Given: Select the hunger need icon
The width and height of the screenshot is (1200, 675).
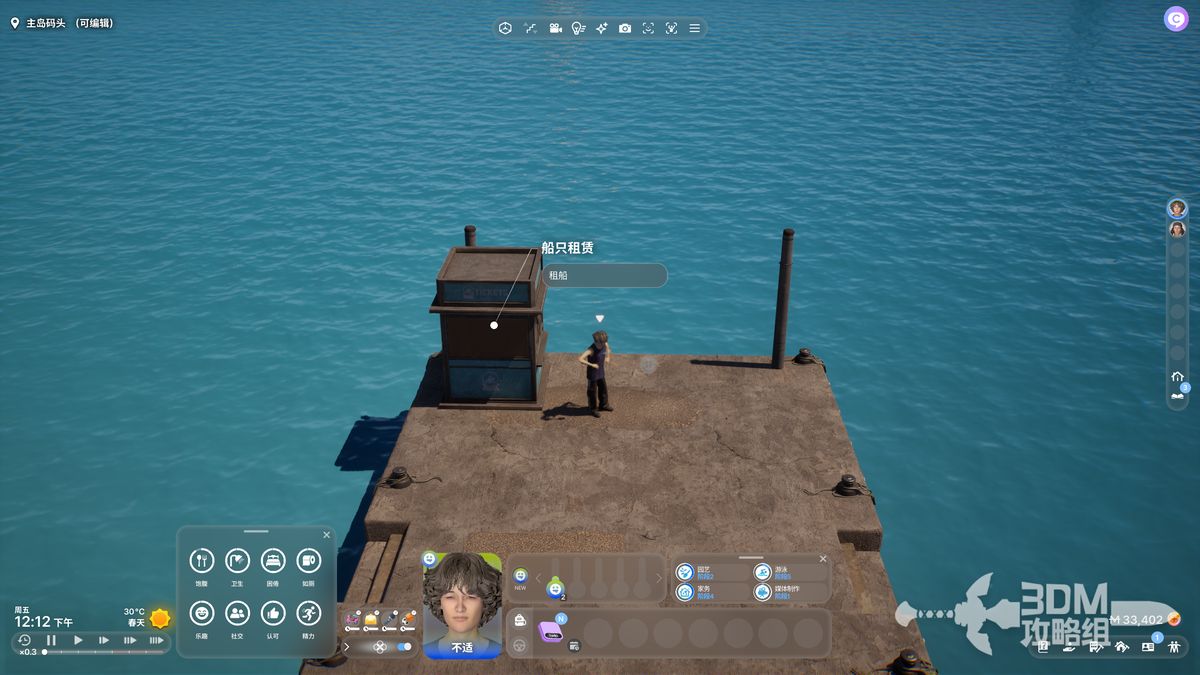Looking at the screenshot, I should pyautogui.click(x=202, y=561).
